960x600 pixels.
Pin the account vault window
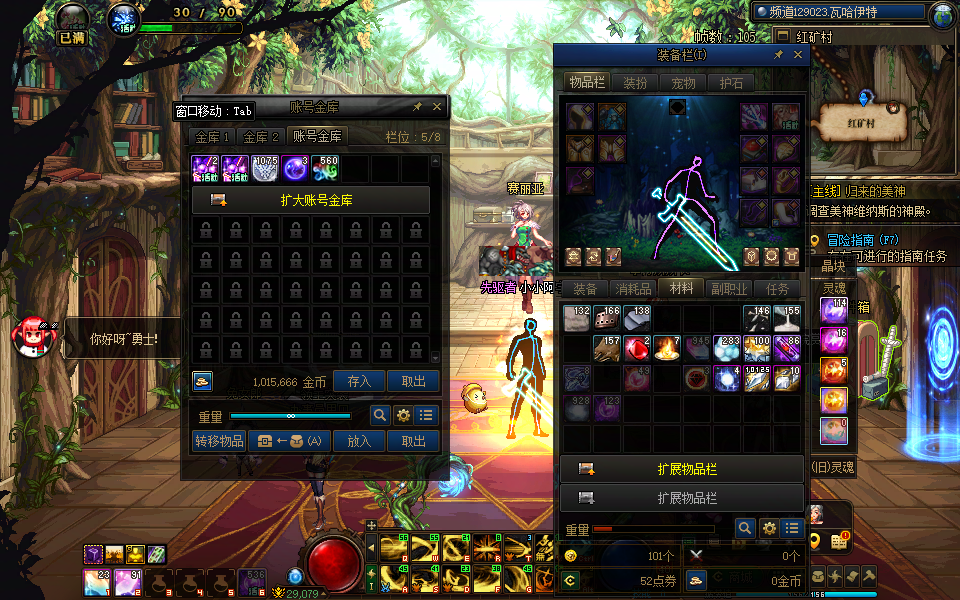[417, 106]
